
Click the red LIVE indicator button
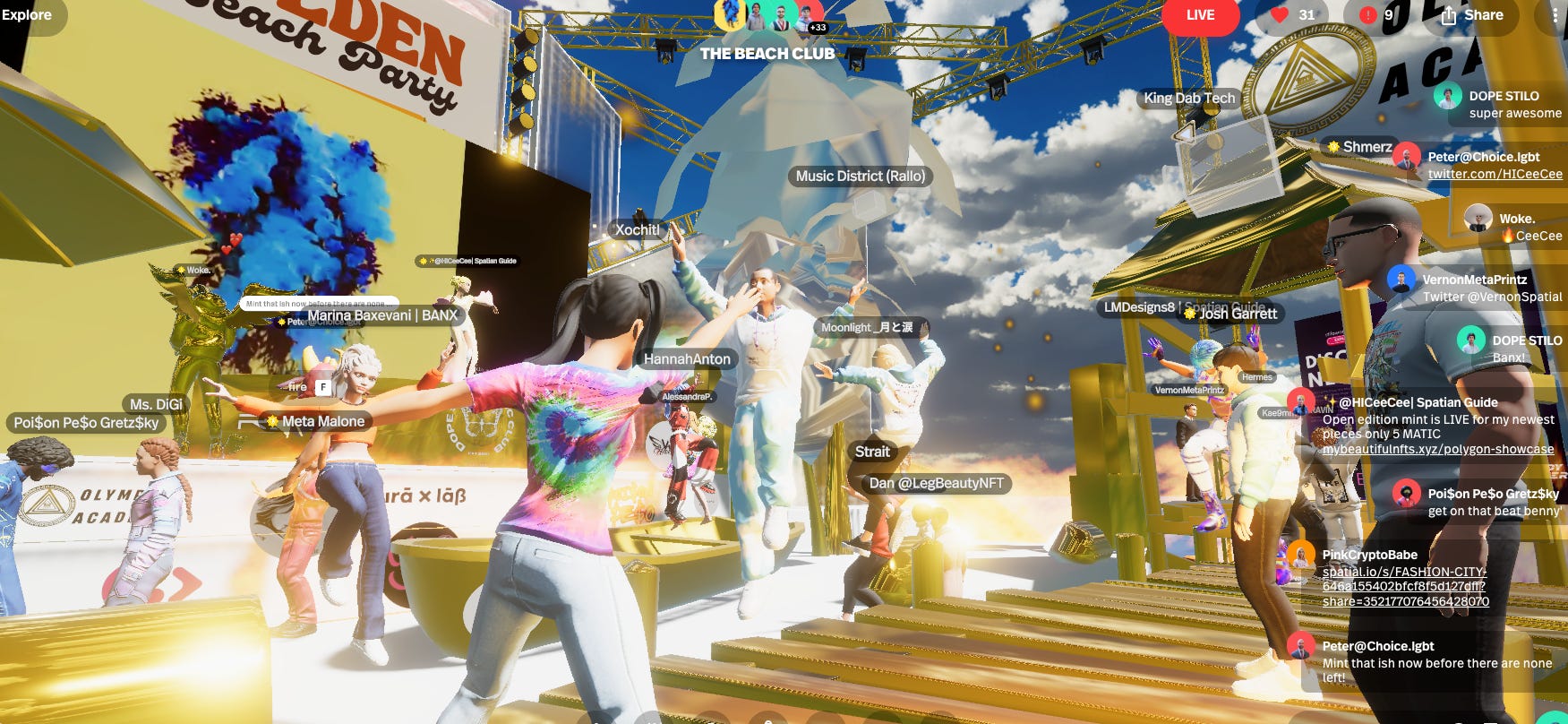pos(1200,15)
